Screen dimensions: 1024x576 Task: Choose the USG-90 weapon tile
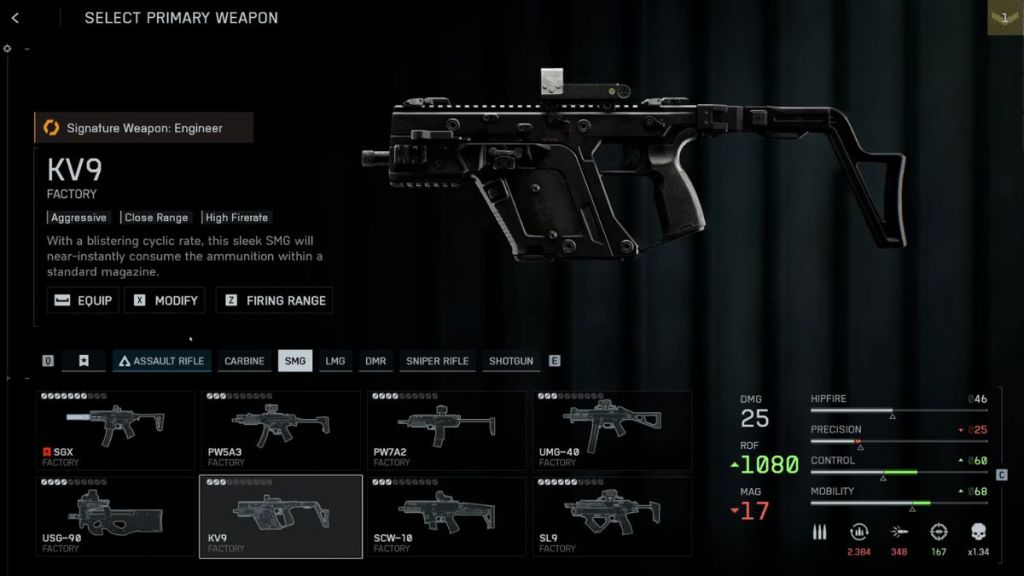(x=115, y=516)
